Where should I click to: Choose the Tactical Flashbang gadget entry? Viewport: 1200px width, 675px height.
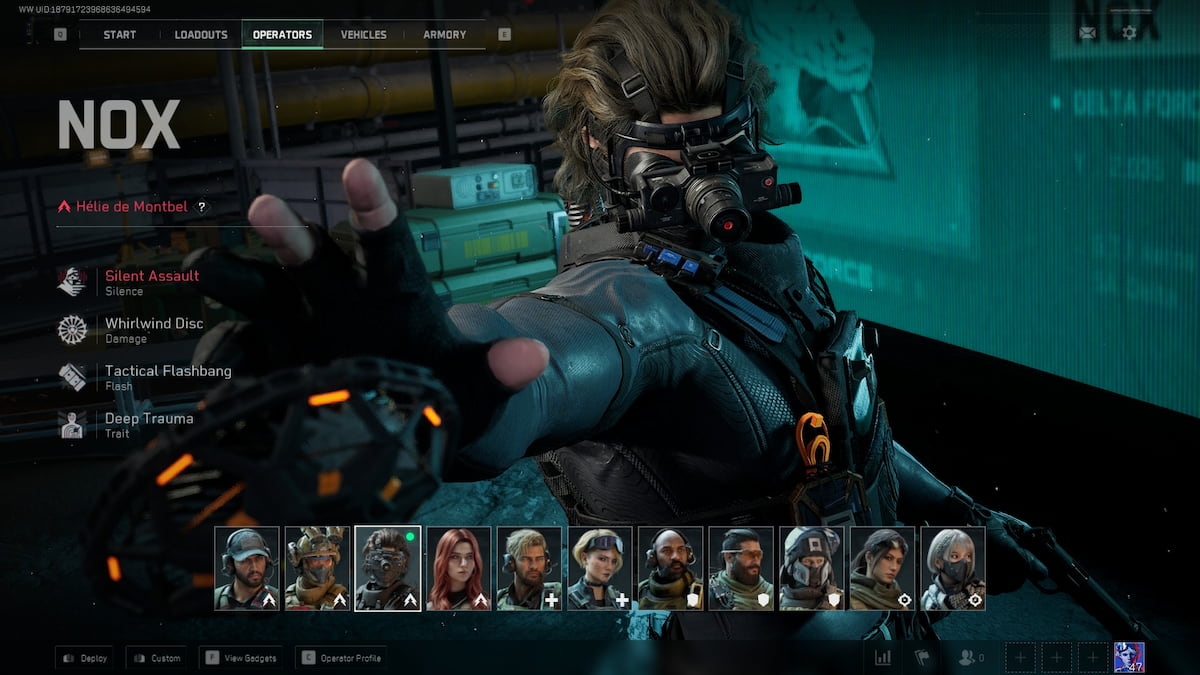(x=167, y=372)
